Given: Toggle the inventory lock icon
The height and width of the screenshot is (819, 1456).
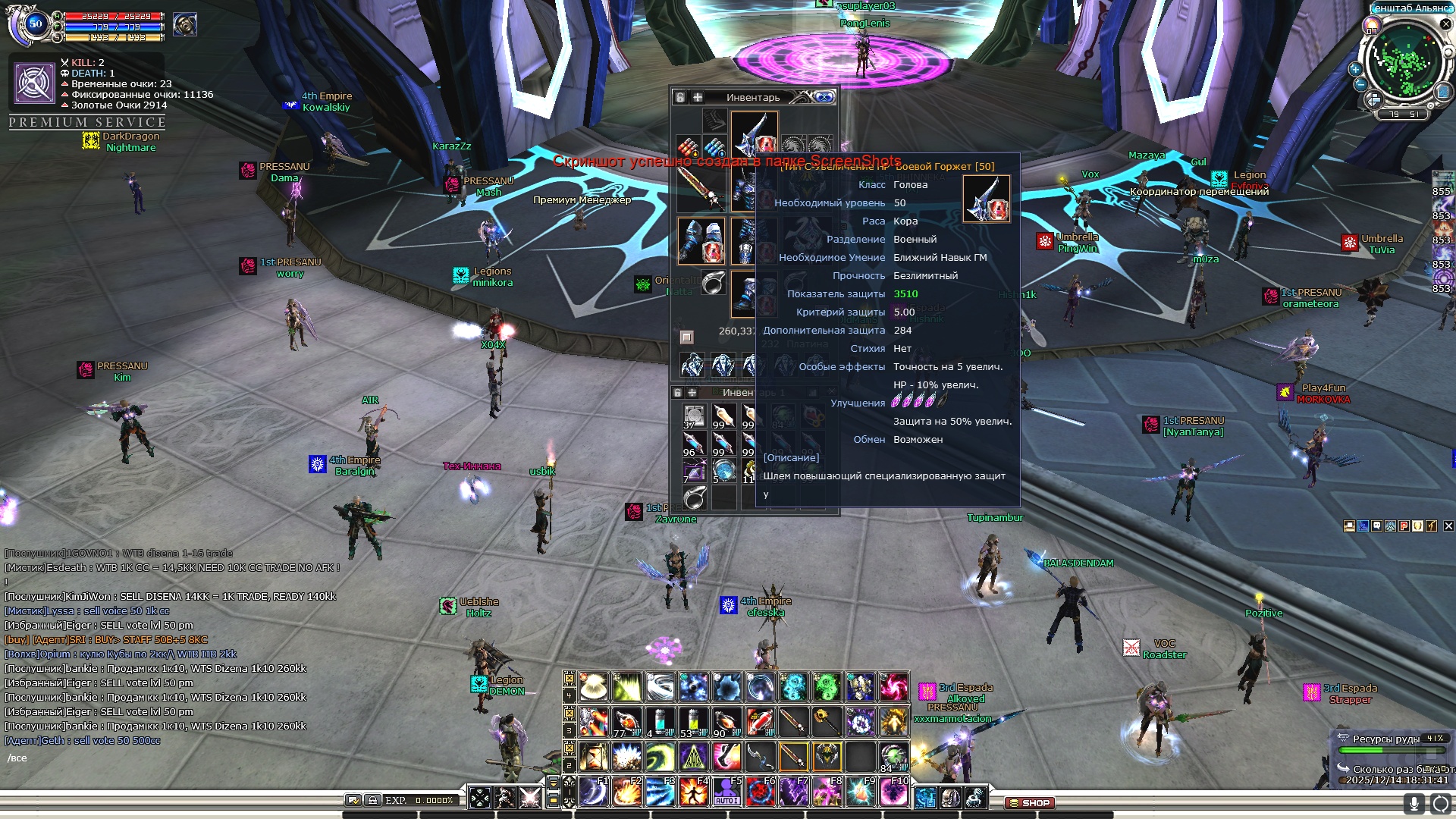Looking at the screenshot, I should click(680, 97).
